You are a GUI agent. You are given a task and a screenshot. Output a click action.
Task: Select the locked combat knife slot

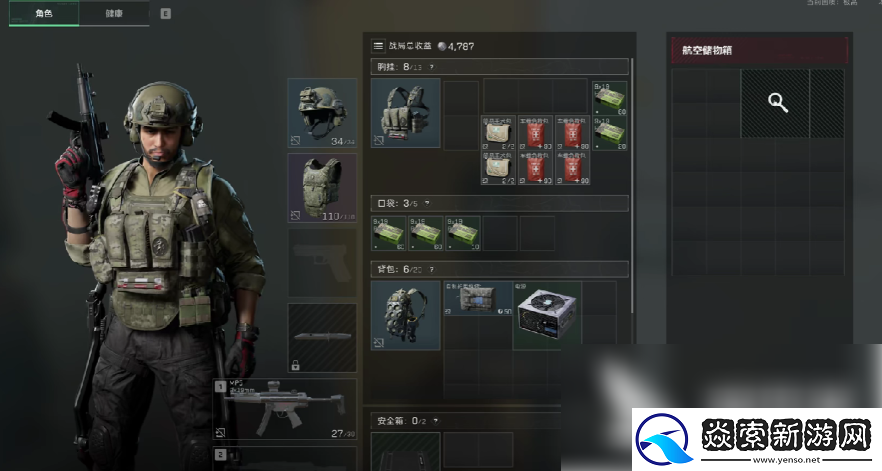(322, 337)
